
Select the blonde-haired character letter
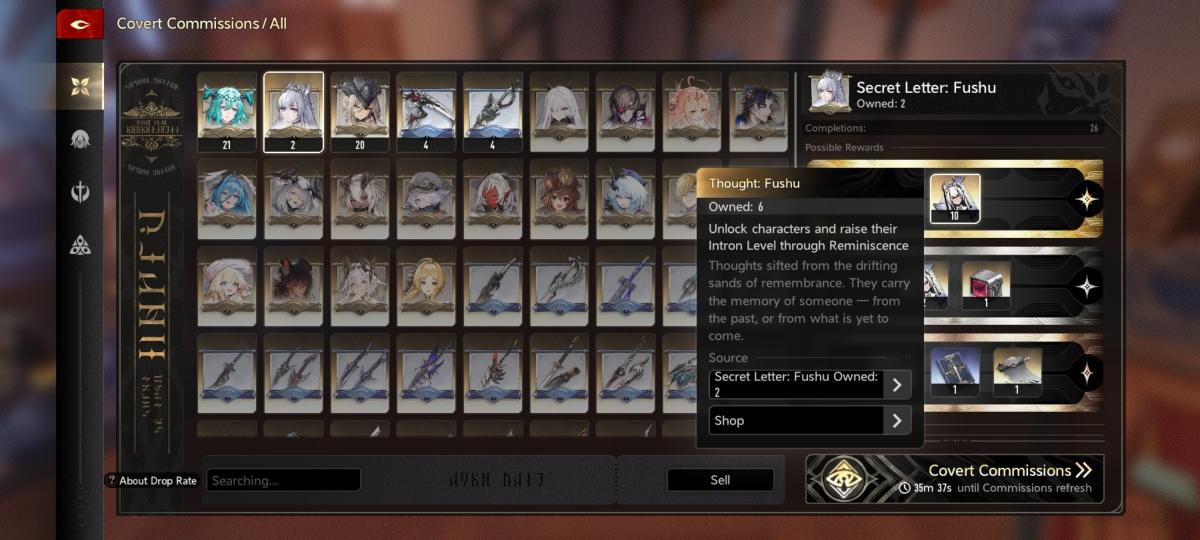pos(426,284)
